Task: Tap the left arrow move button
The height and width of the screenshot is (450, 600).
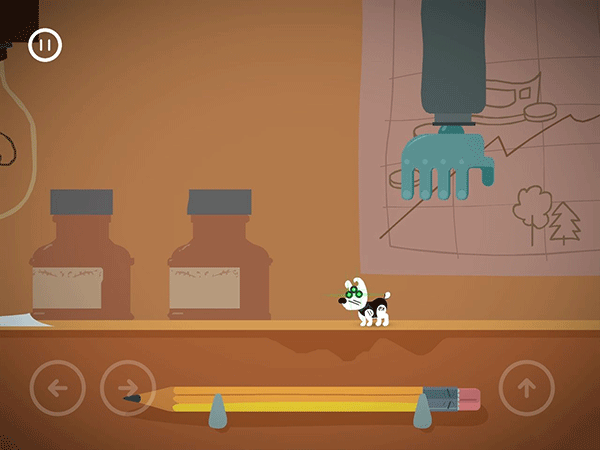Action: tap(58, 388)
